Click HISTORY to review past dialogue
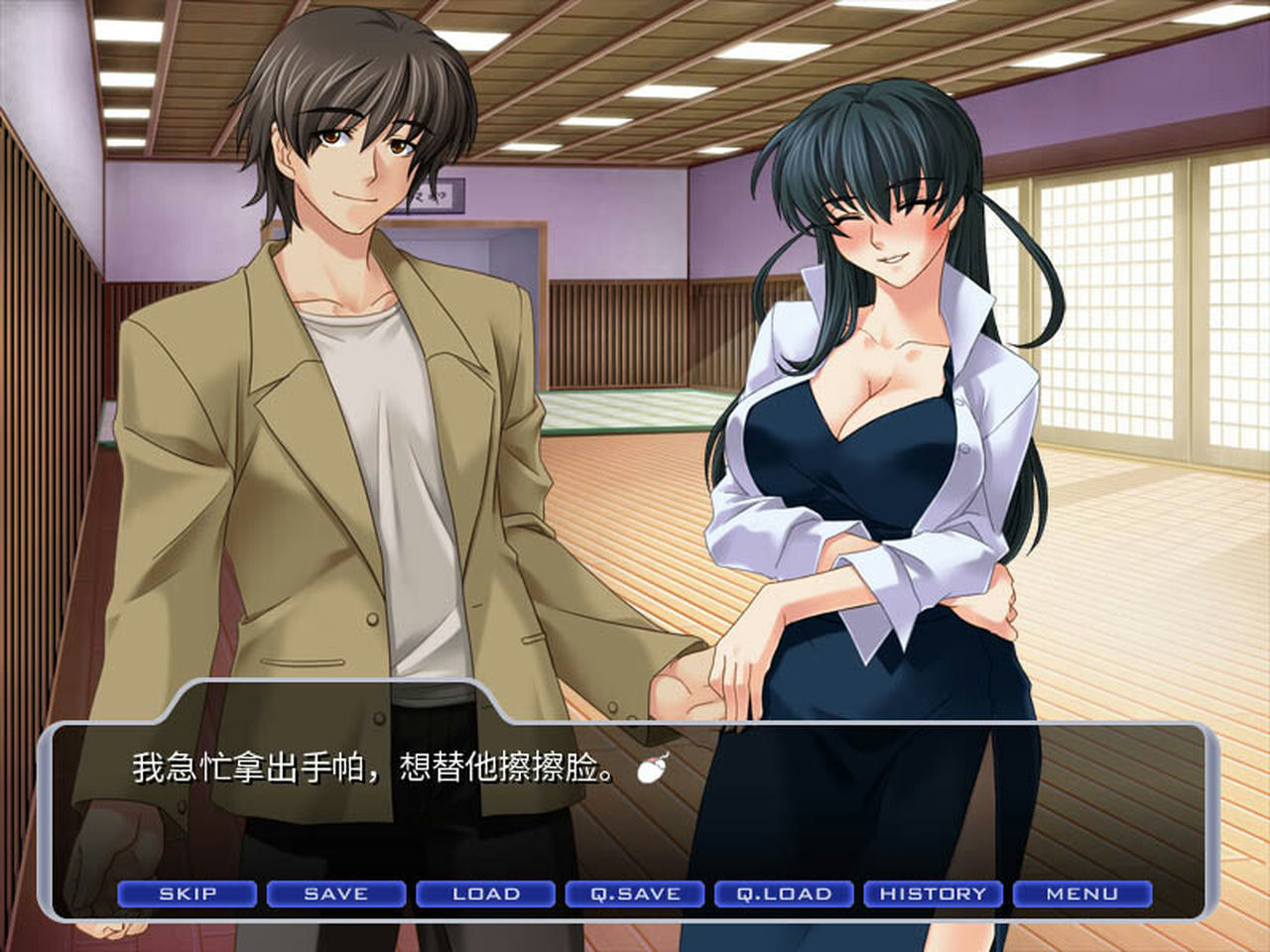This screenshot has width=1270, height=952. coord(933,893)
